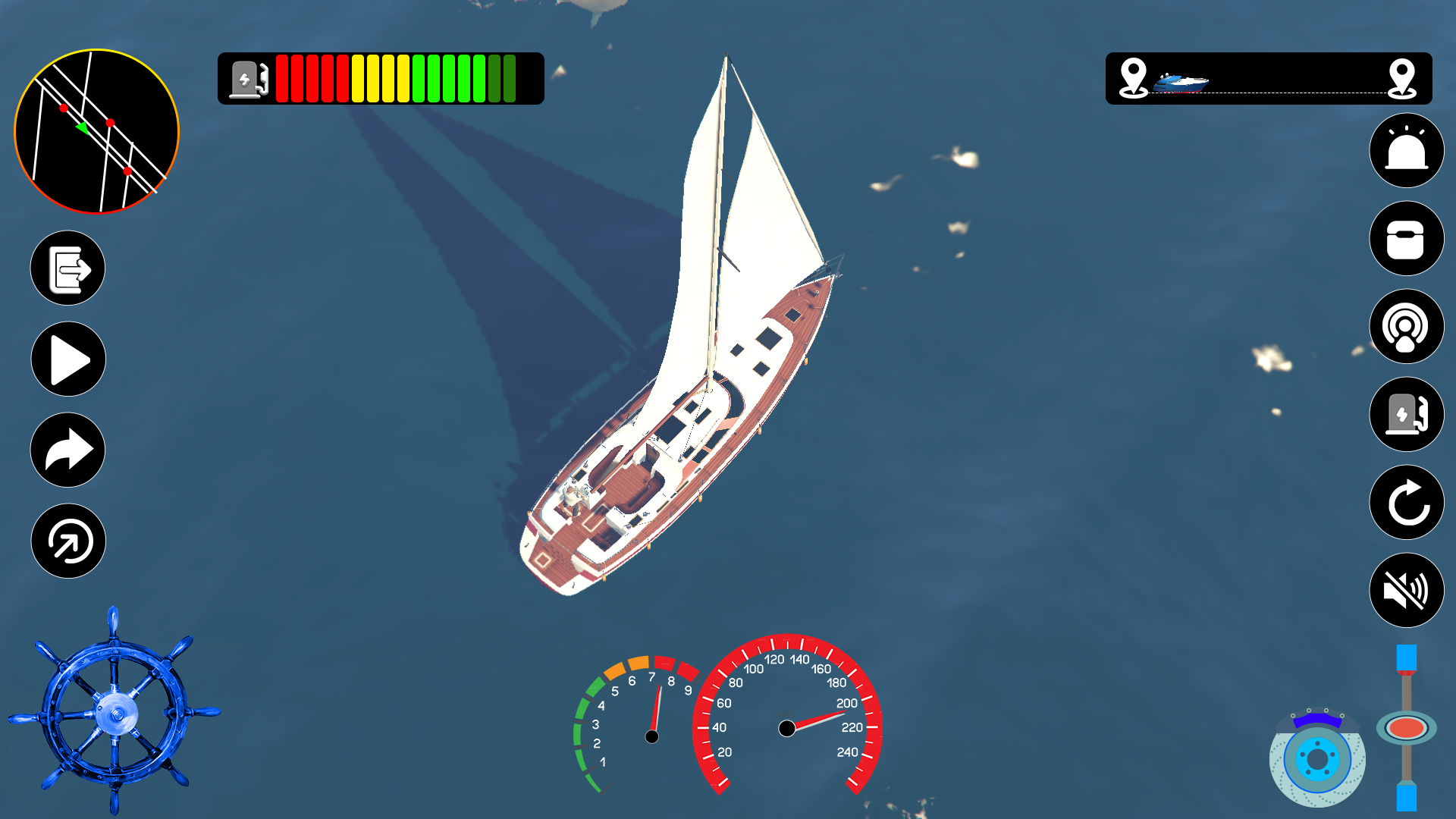The image size is (1456, 819).
Task: Open the fuel pump refill icon
Action: (x=1405, y=415)
